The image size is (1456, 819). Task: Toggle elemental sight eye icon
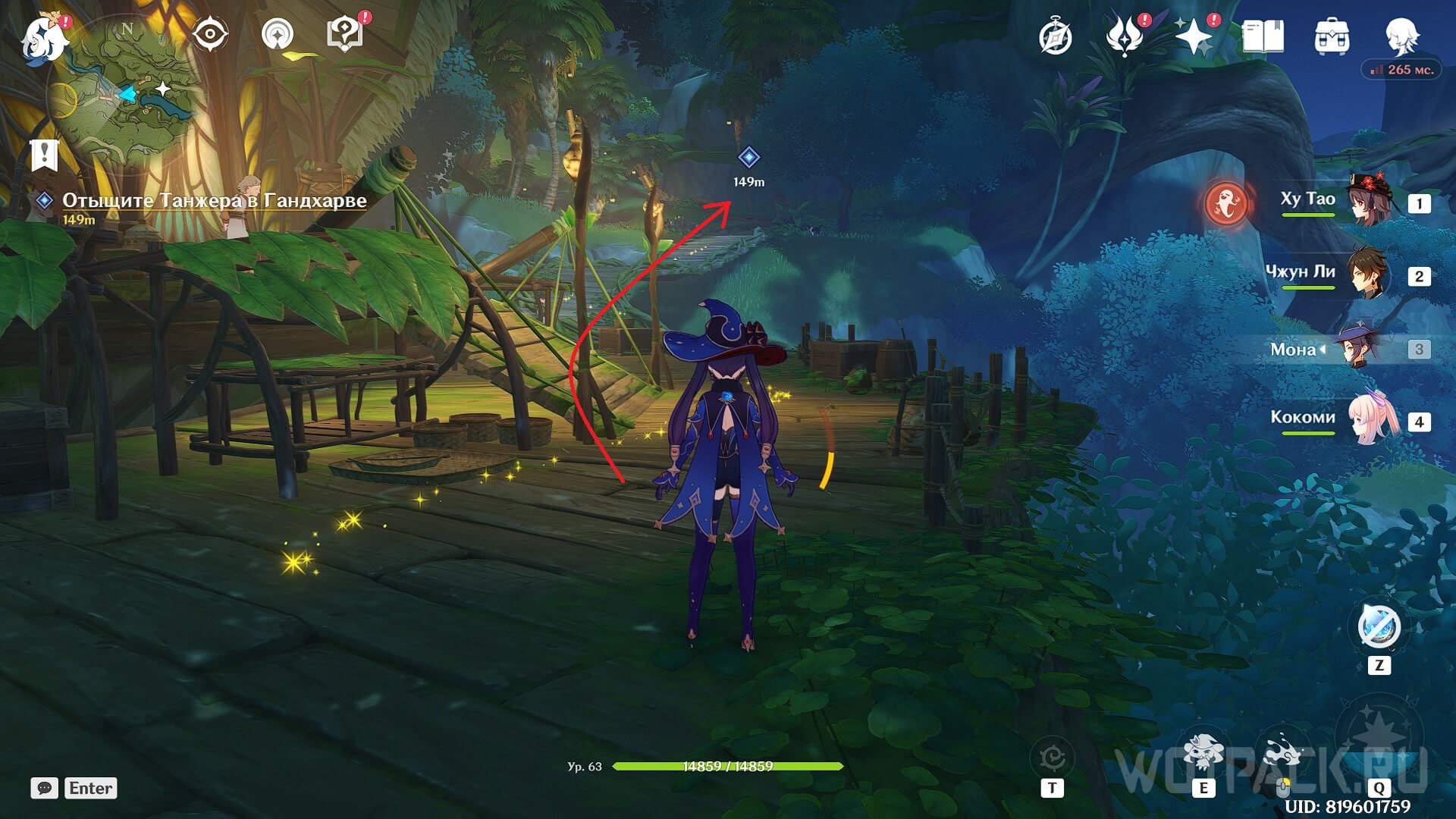209,35
